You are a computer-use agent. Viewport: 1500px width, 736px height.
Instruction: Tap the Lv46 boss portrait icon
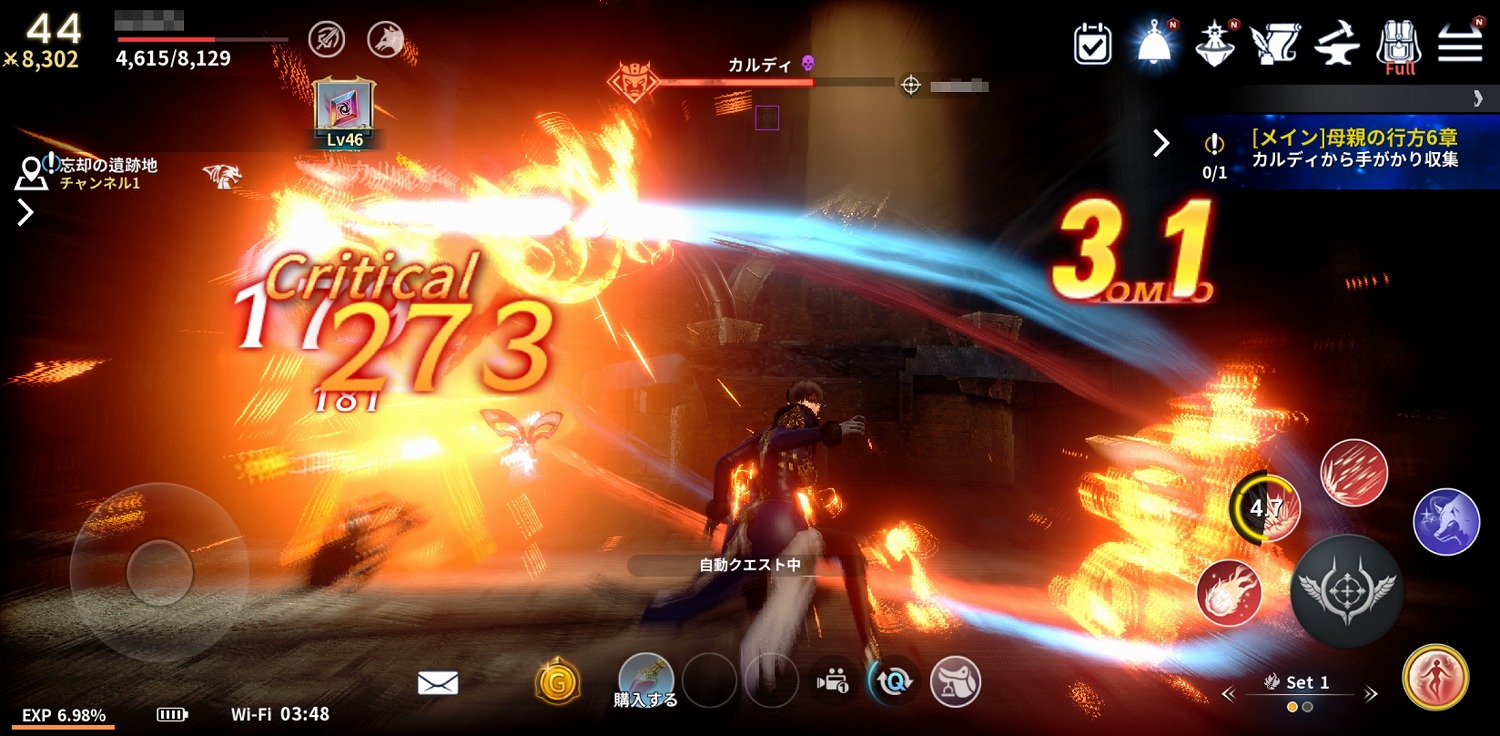point(344,110)
